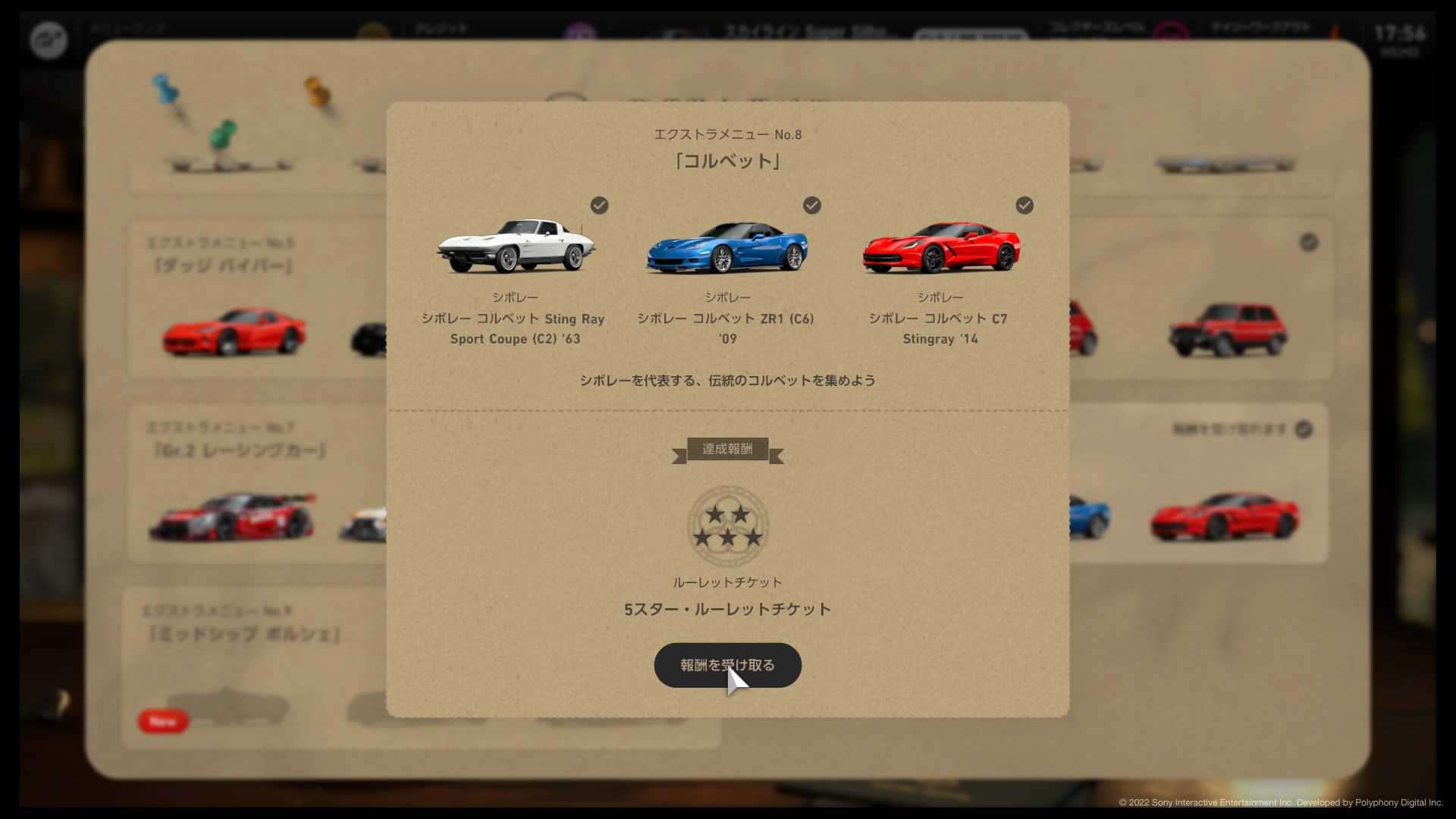
Task: Select the デイリーワークアウト flame icon
Action: click(1336, 30)
